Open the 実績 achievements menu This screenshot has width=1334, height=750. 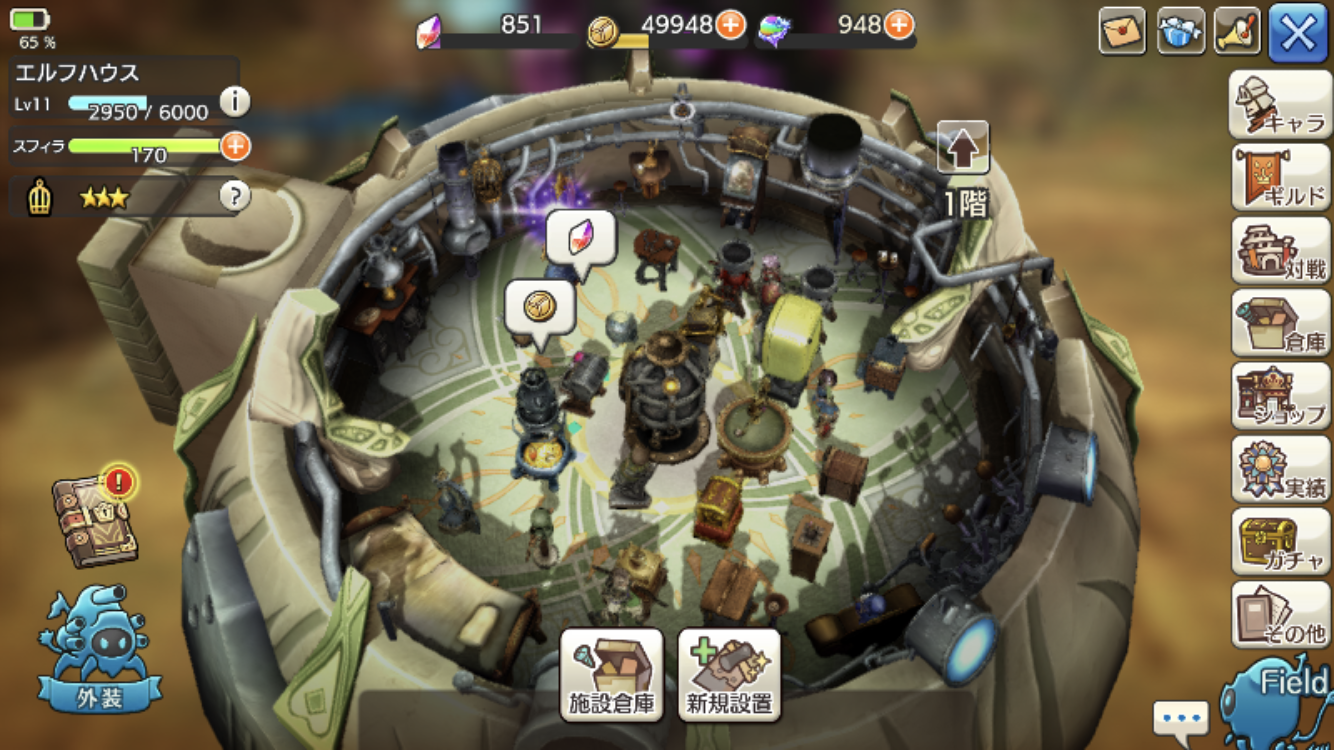pyautogui.click(x=1279, y=469)
